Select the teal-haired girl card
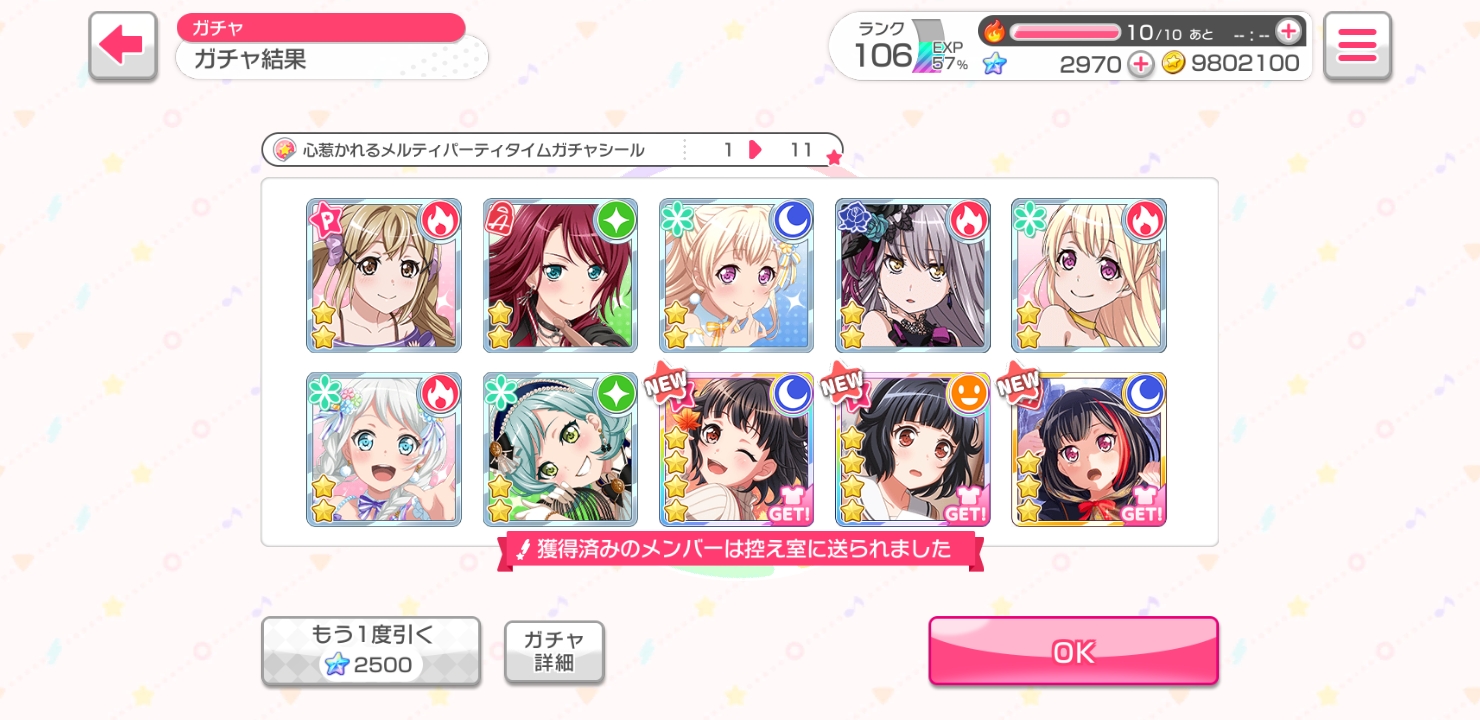Image resolution: width=1480 pixels, height=720 pixels. 560,449
